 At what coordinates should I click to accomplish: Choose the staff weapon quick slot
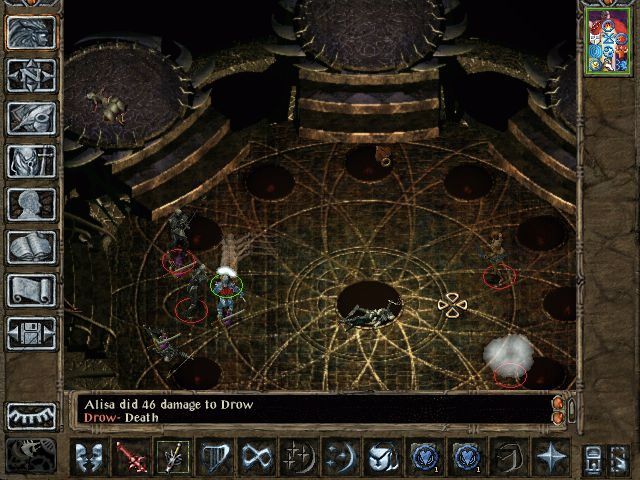171,457
